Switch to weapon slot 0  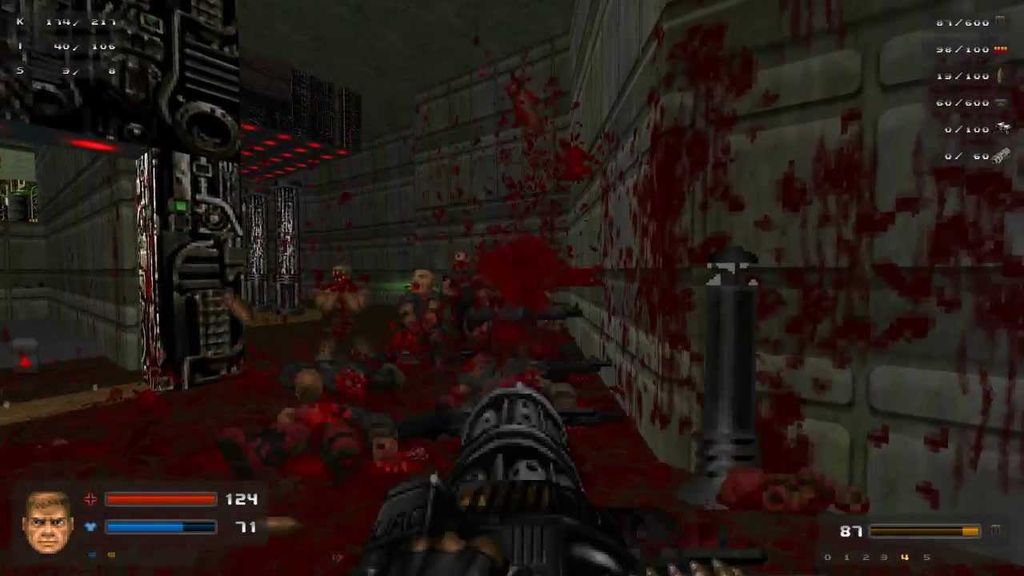point(827,557)
